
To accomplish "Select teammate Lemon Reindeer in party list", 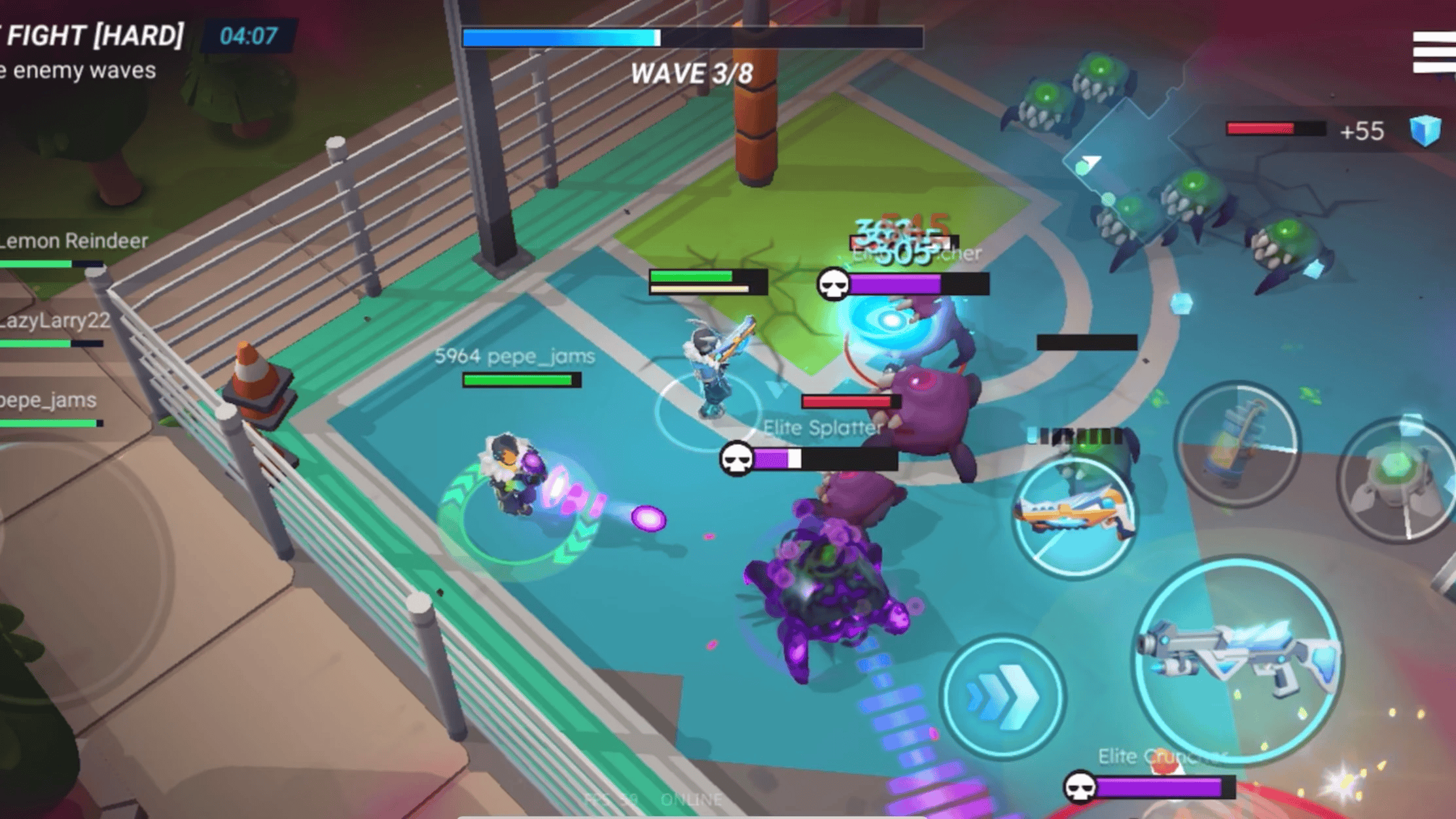I will 72,241.
